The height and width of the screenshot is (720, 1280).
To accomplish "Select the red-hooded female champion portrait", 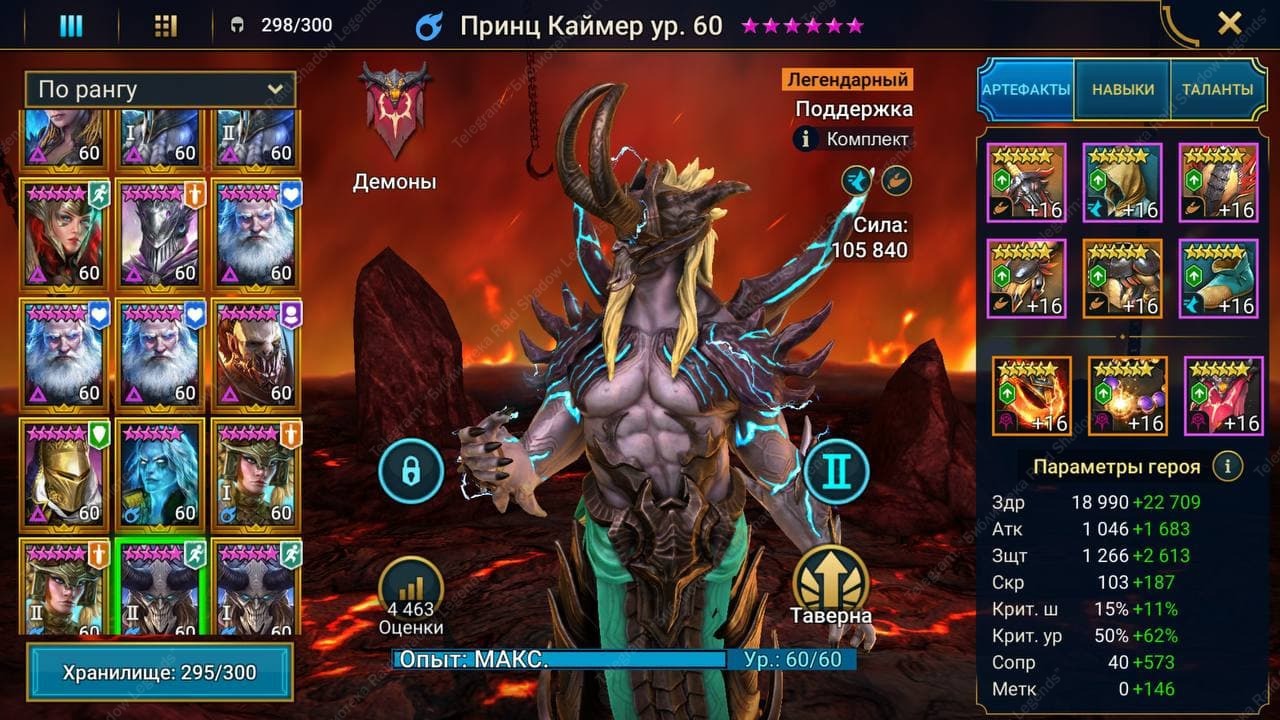I will pyautogui.click(x=64, y=232).
